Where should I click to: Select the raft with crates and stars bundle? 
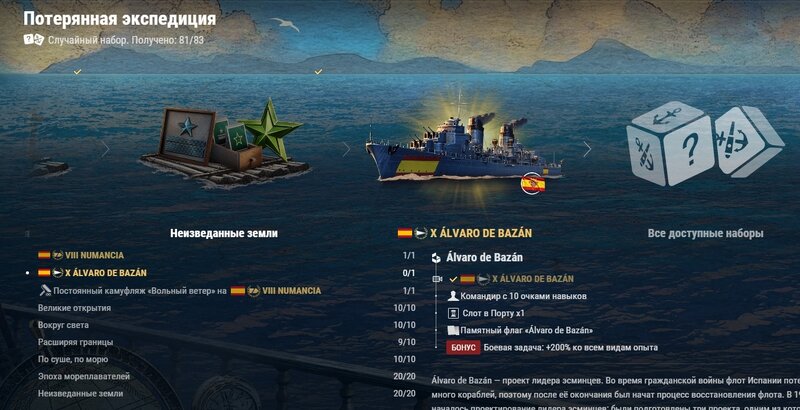tap(222, 145)
